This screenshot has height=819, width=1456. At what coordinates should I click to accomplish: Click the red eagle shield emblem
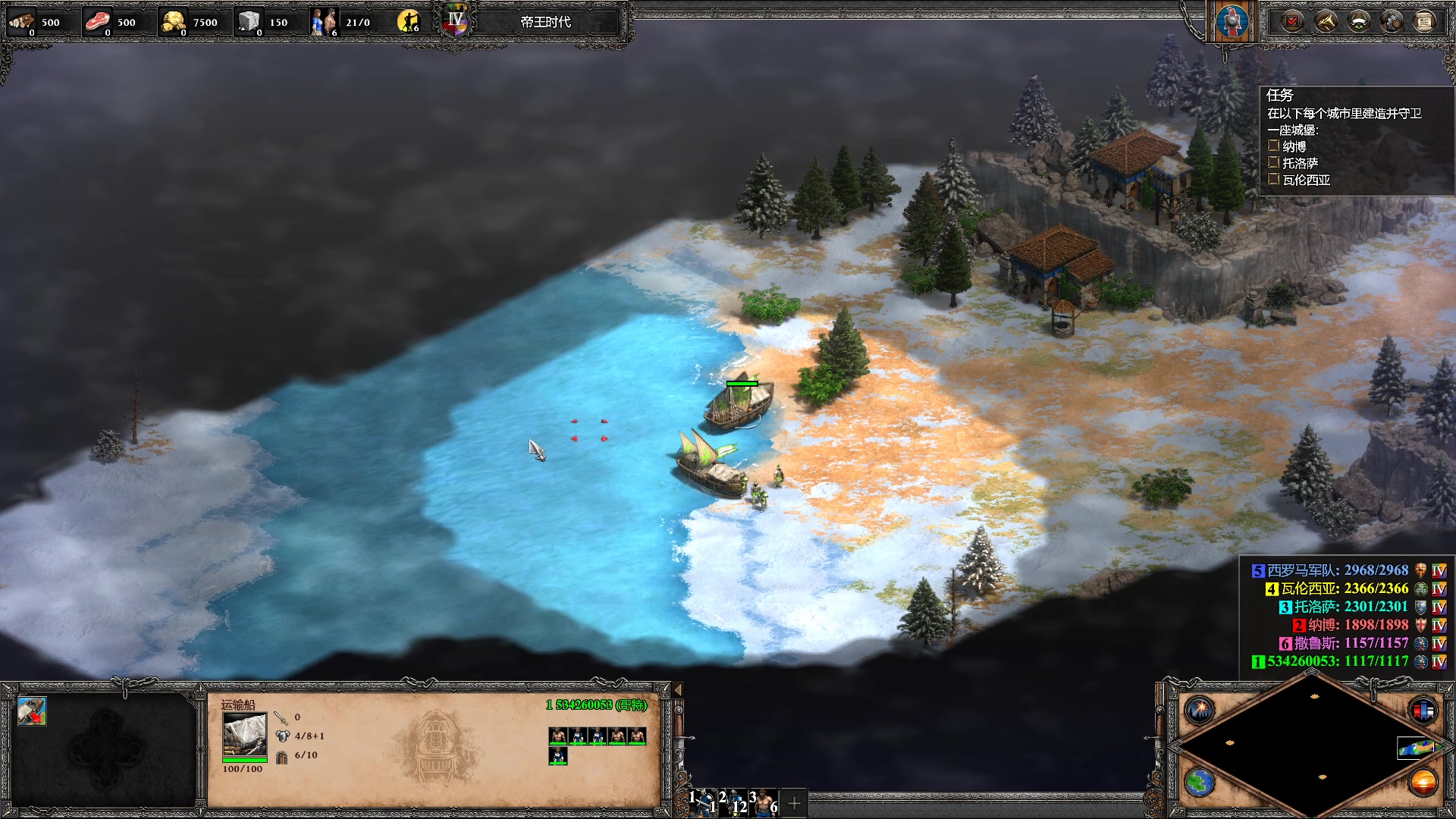coord(1232,22)
